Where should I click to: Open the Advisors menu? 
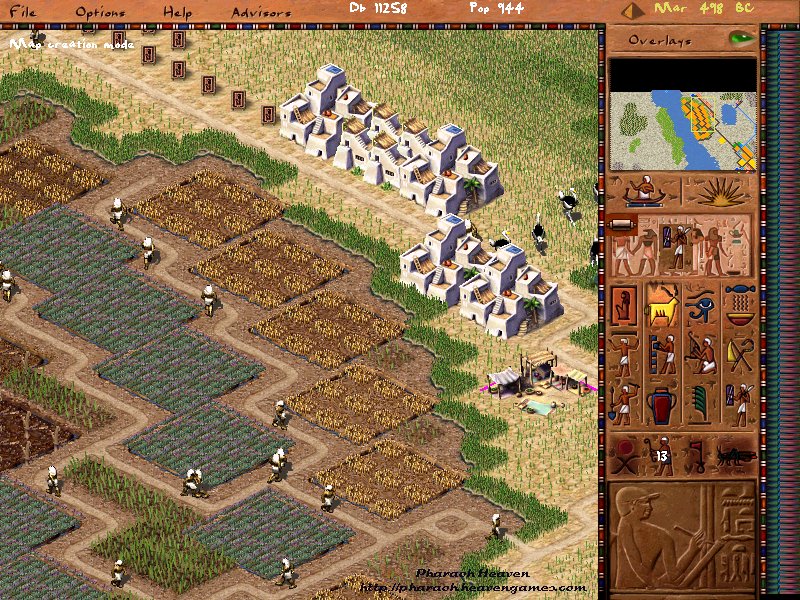click(261, 13)
